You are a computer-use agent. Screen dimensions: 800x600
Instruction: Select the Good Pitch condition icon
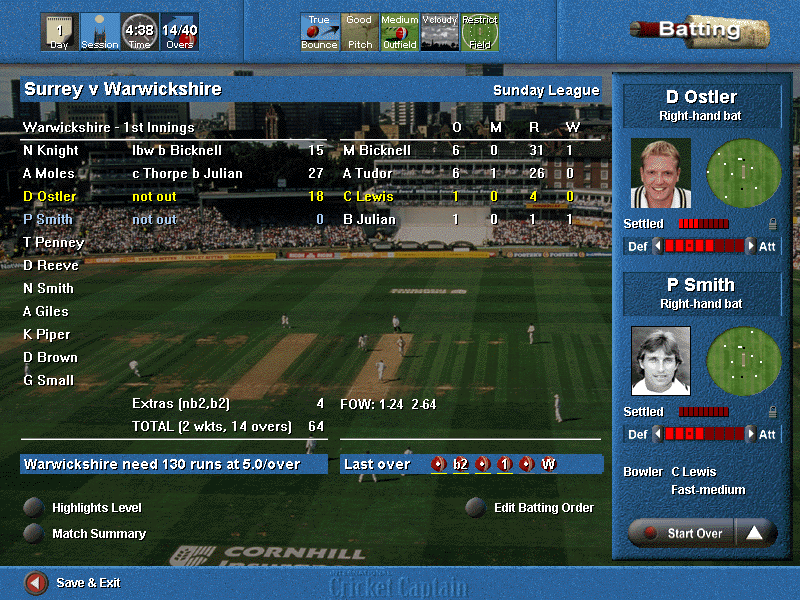click(360, 32)
